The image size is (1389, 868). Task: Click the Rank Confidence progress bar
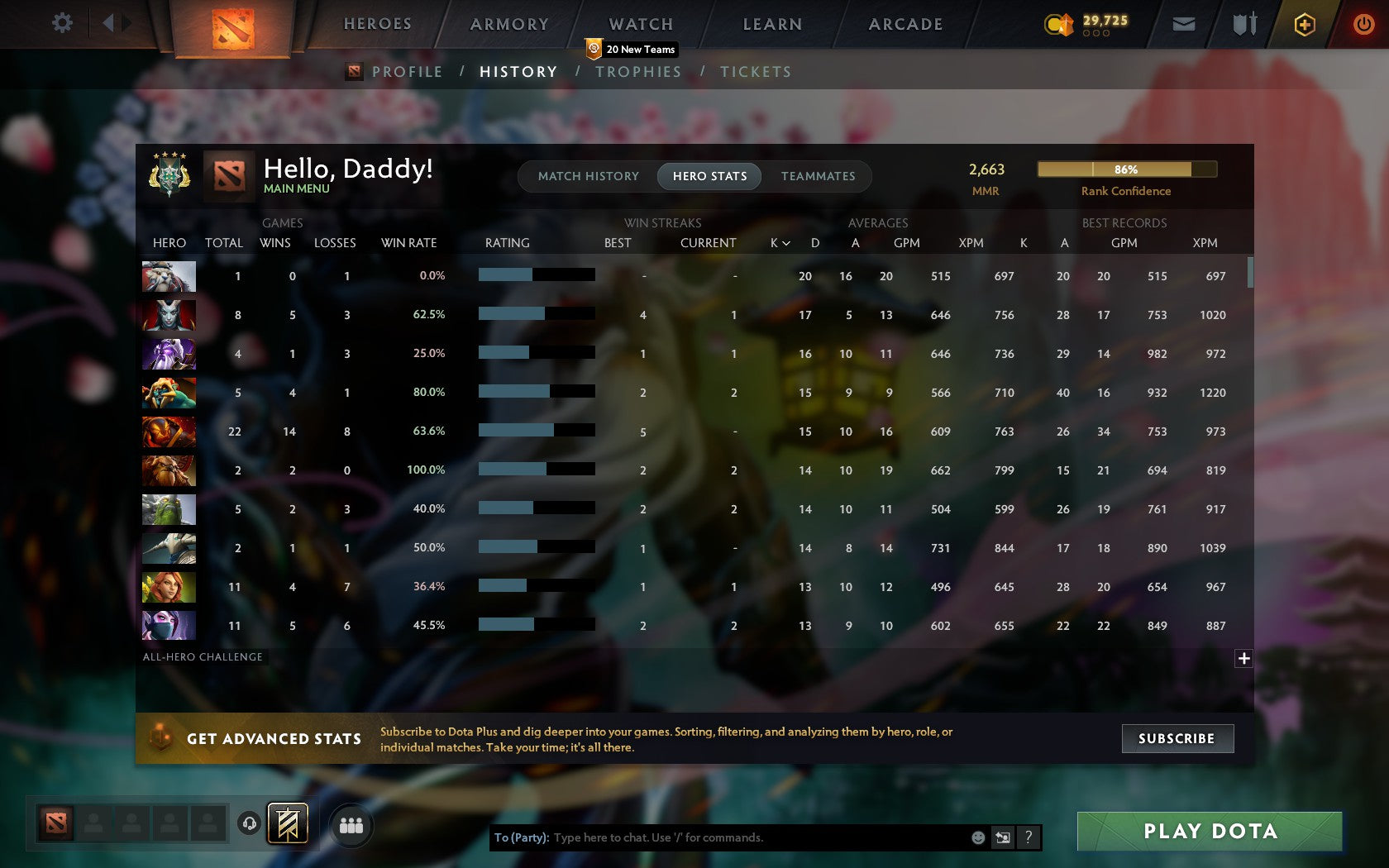coord(1126,169)
